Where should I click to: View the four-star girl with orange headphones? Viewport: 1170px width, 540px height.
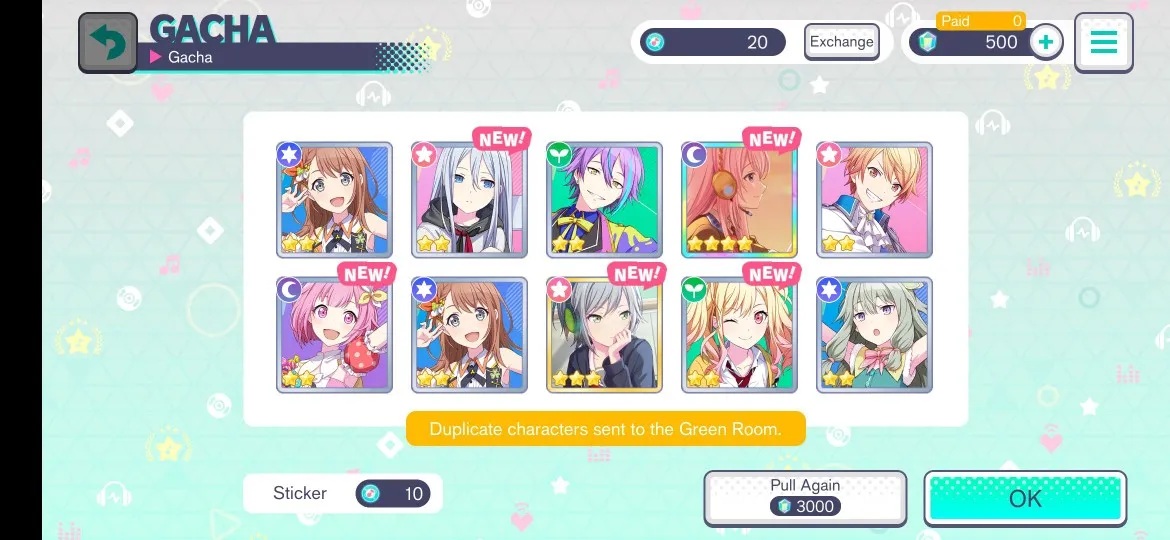pos(739,200)
